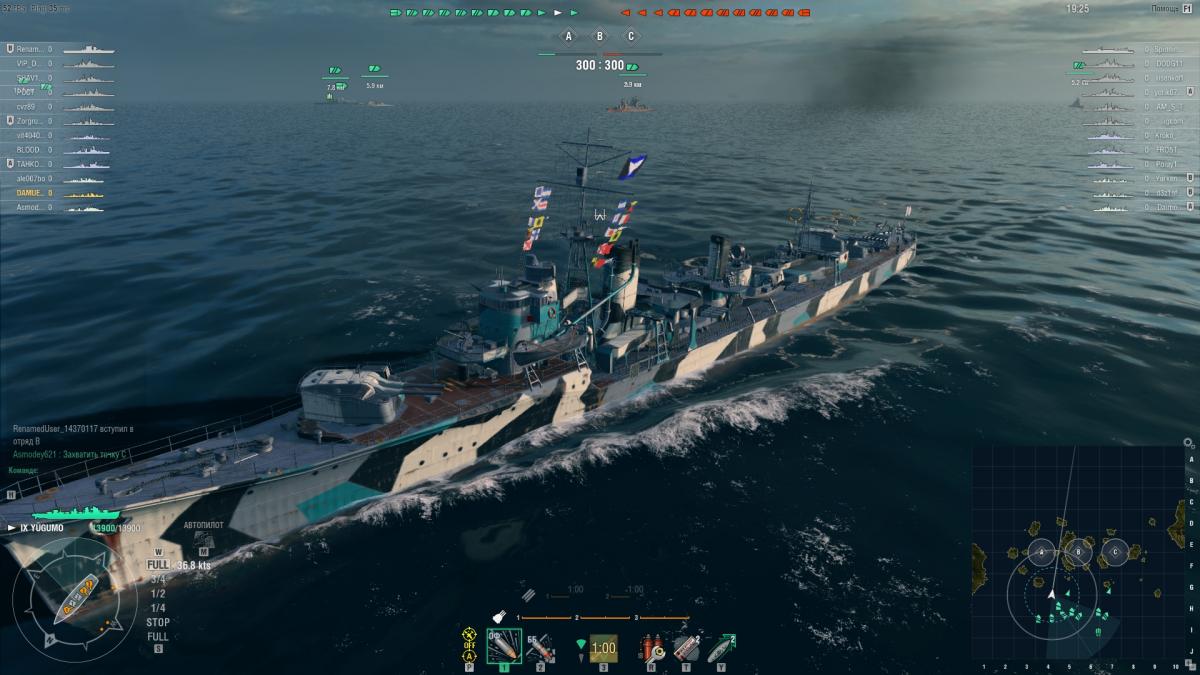The image size is (1200, 675).
Task: Select the HE shell ammo slot
Action: click(503, 647)
